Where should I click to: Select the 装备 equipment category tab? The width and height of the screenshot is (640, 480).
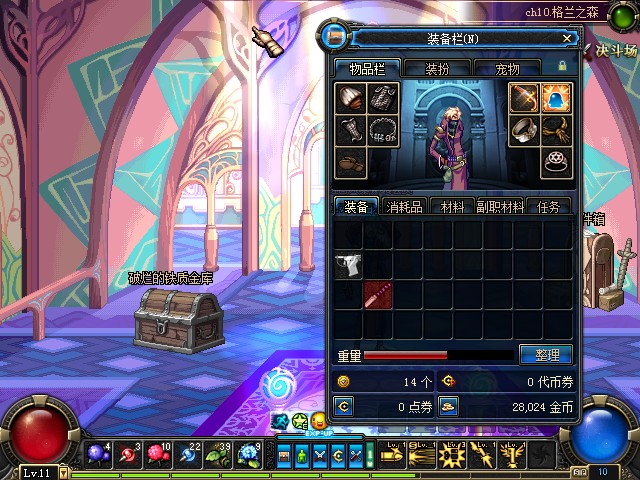click(356, 206)
